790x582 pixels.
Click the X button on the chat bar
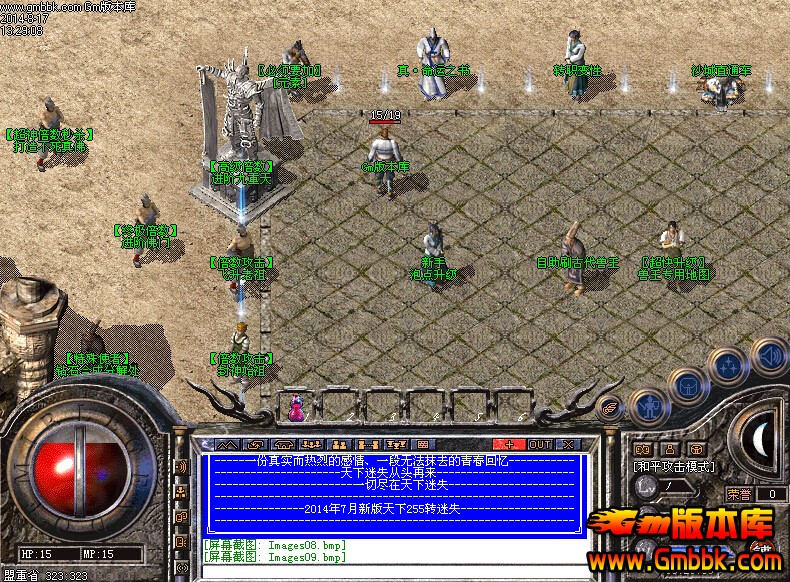coord(568,444)
